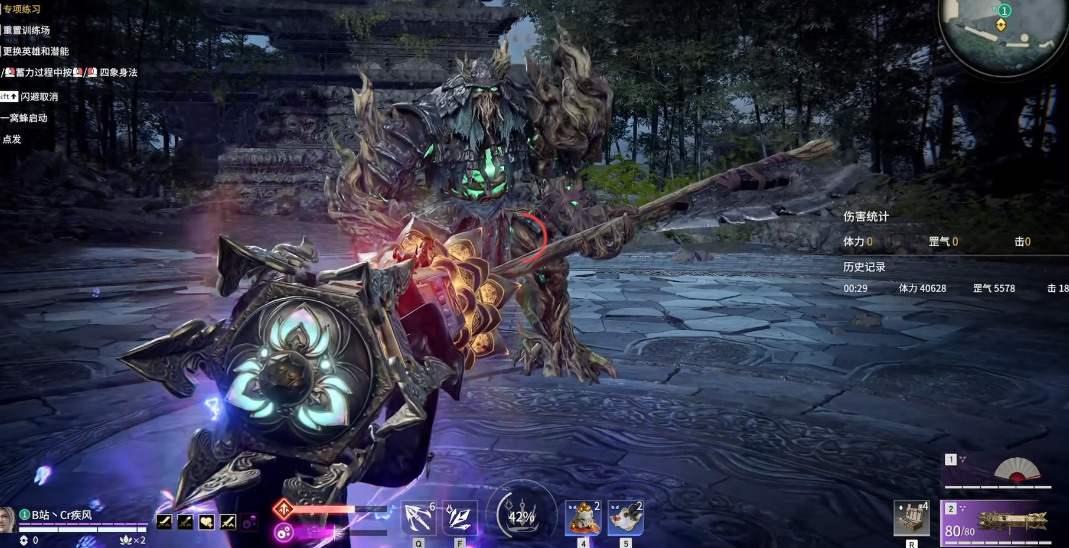Viewport: 1069px width, 548px height.
Task: Activate the Q skill icon
Action: (418, 517)
